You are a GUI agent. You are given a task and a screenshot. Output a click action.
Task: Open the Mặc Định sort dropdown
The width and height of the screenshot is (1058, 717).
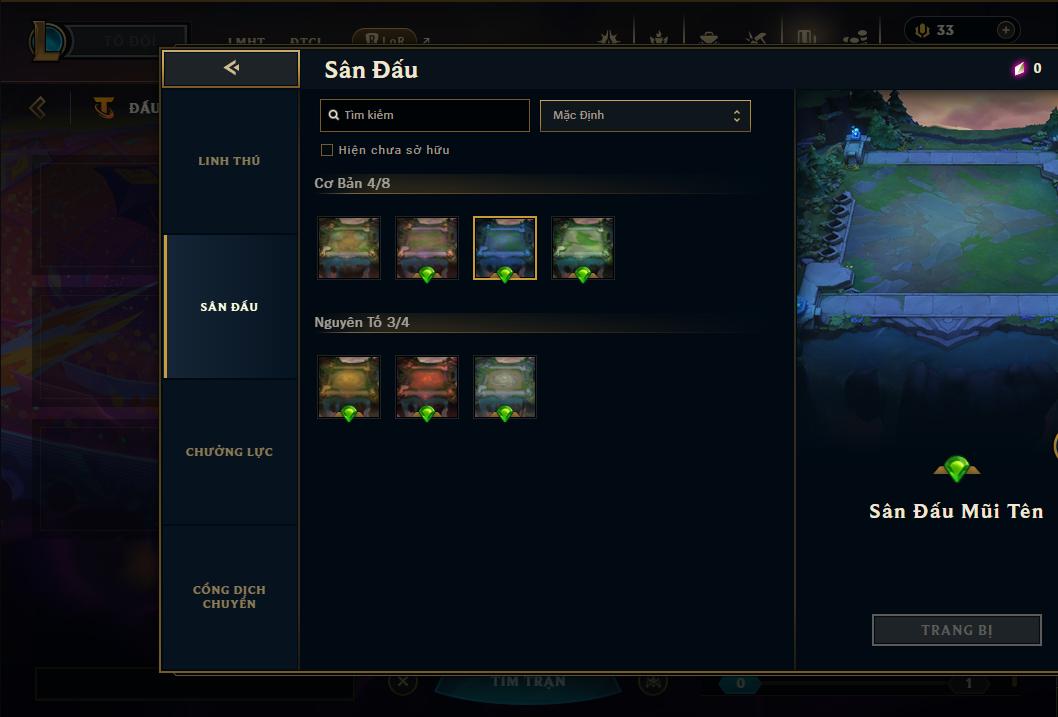645,115
